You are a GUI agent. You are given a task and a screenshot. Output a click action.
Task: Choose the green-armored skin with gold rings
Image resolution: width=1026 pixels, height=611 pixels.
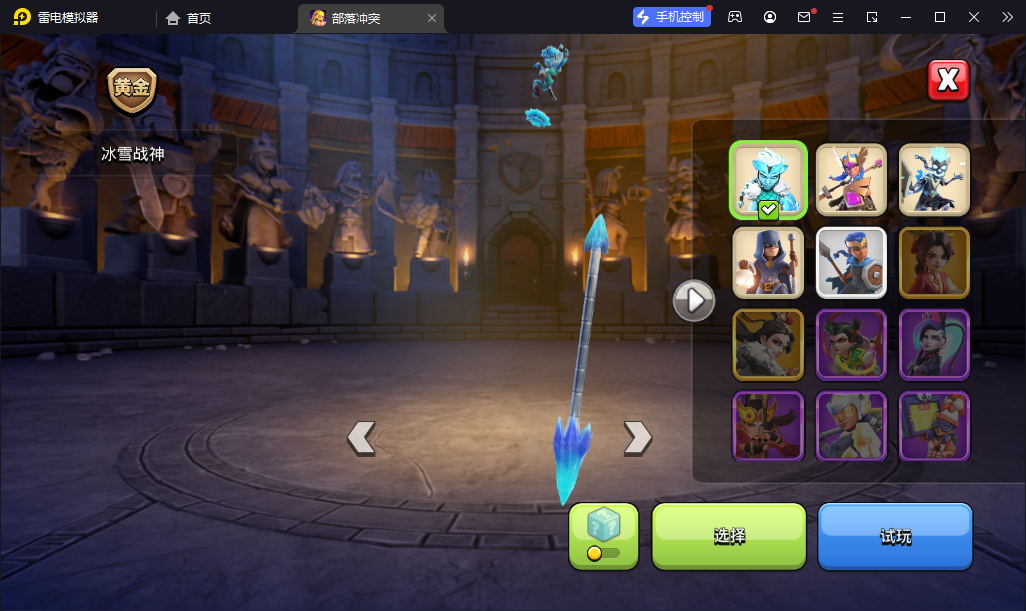pos(851,345)
